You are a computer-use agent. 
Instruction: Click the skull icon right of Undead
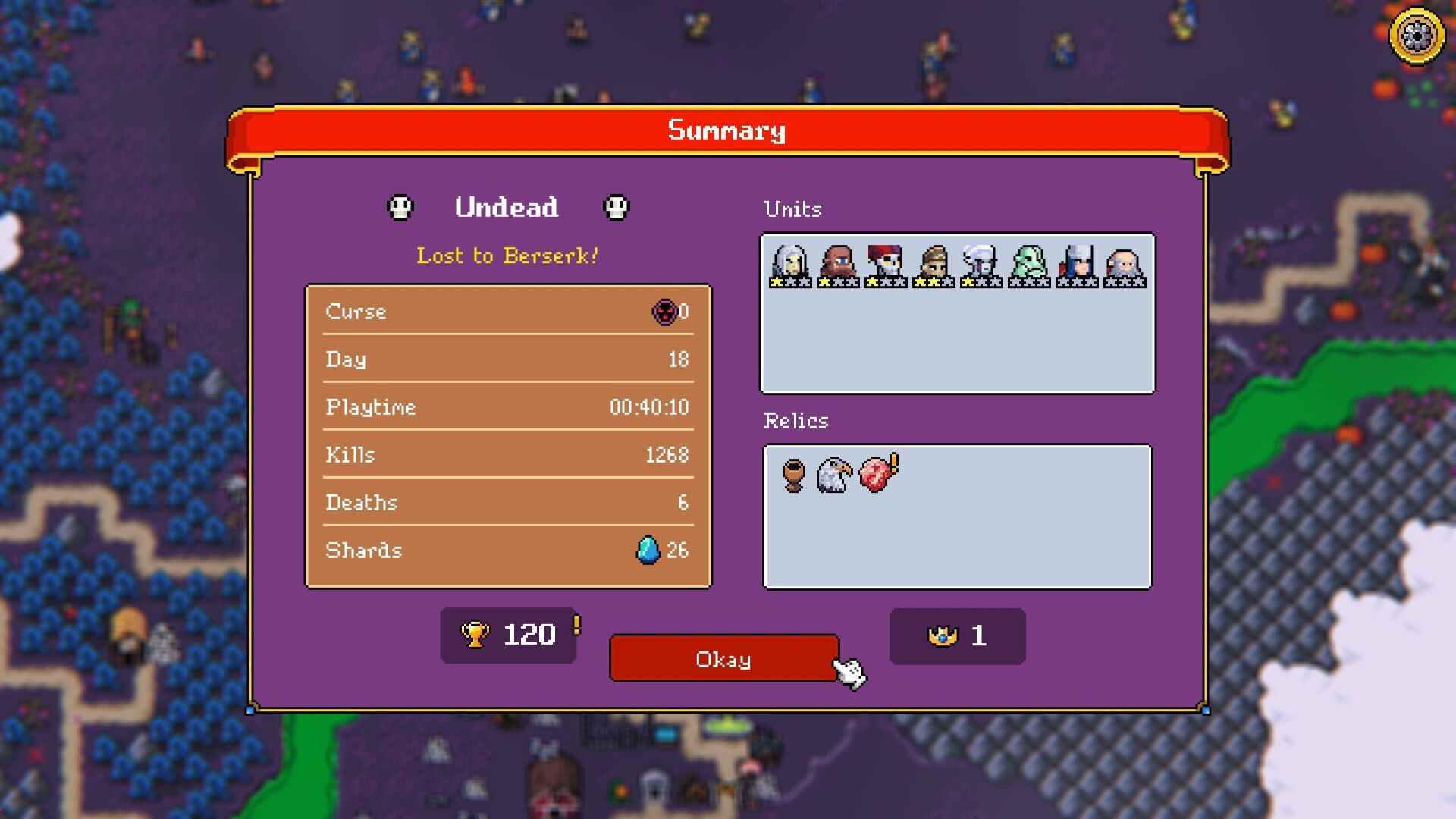tap(616, 207)
